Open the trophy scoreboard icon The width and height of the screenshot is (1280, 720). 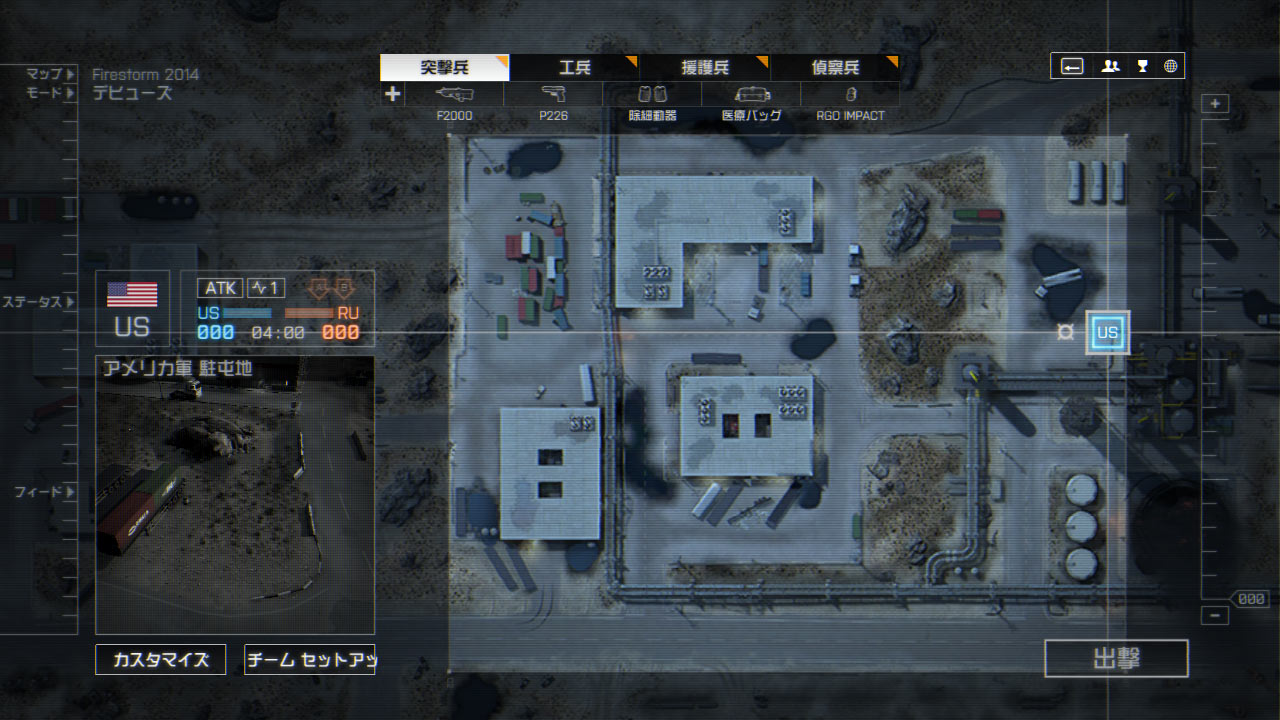(x=1142, y=67)
